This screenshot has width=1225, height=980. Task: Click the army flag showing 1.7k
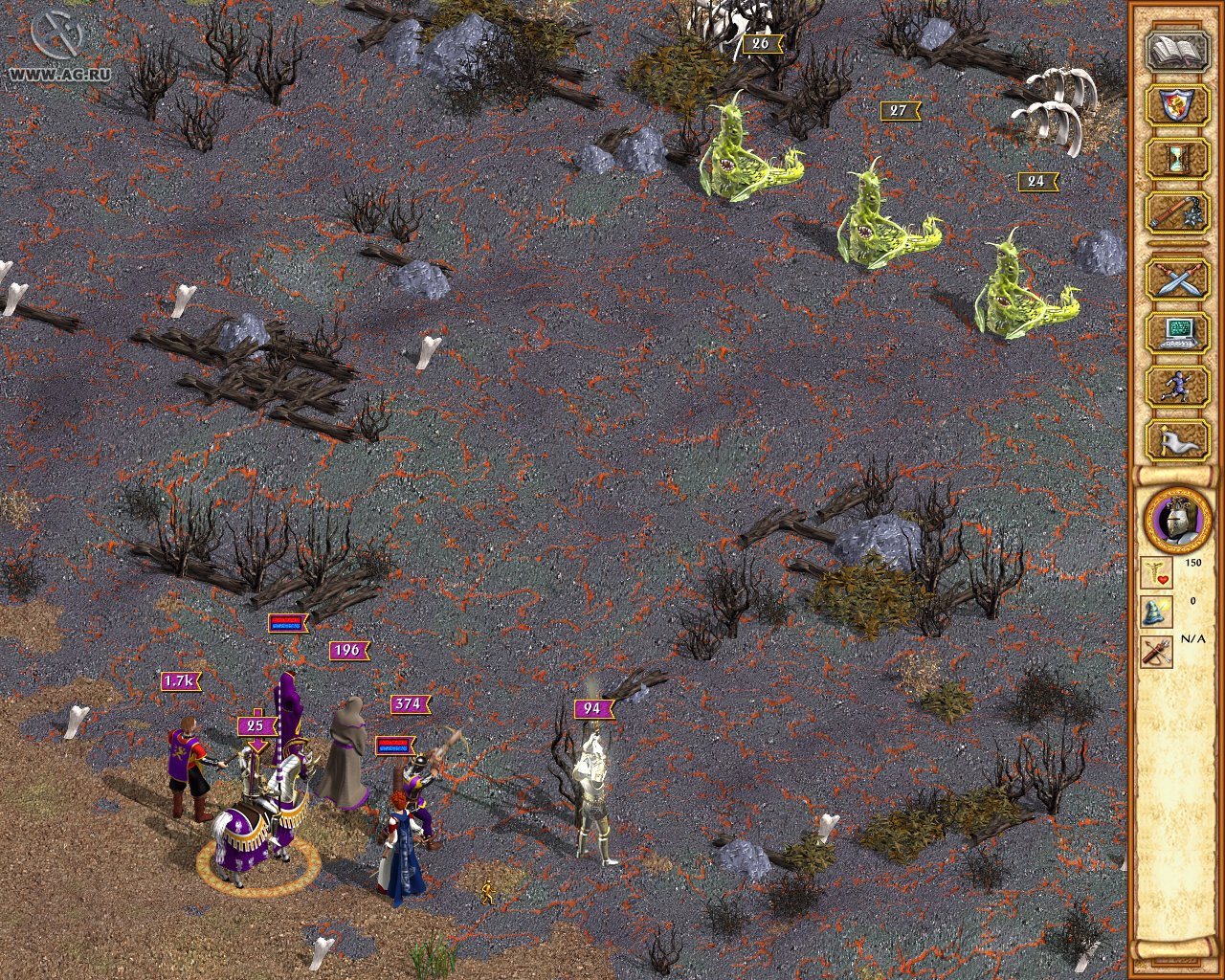pyautogui.click(x=178, y=681)
